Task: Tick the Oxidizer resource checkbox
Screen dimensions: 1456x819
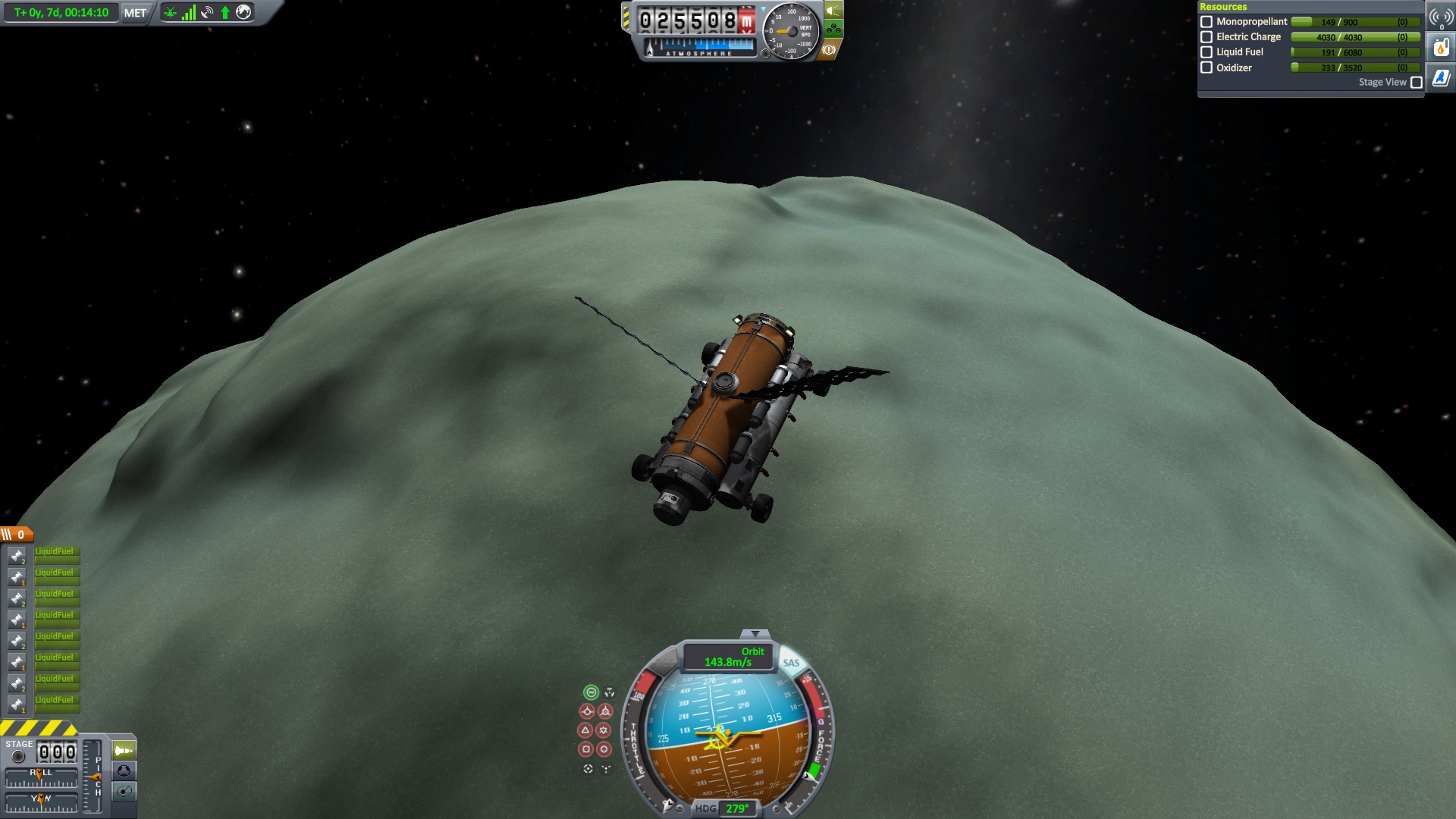Action: [x=1207, y=67]
